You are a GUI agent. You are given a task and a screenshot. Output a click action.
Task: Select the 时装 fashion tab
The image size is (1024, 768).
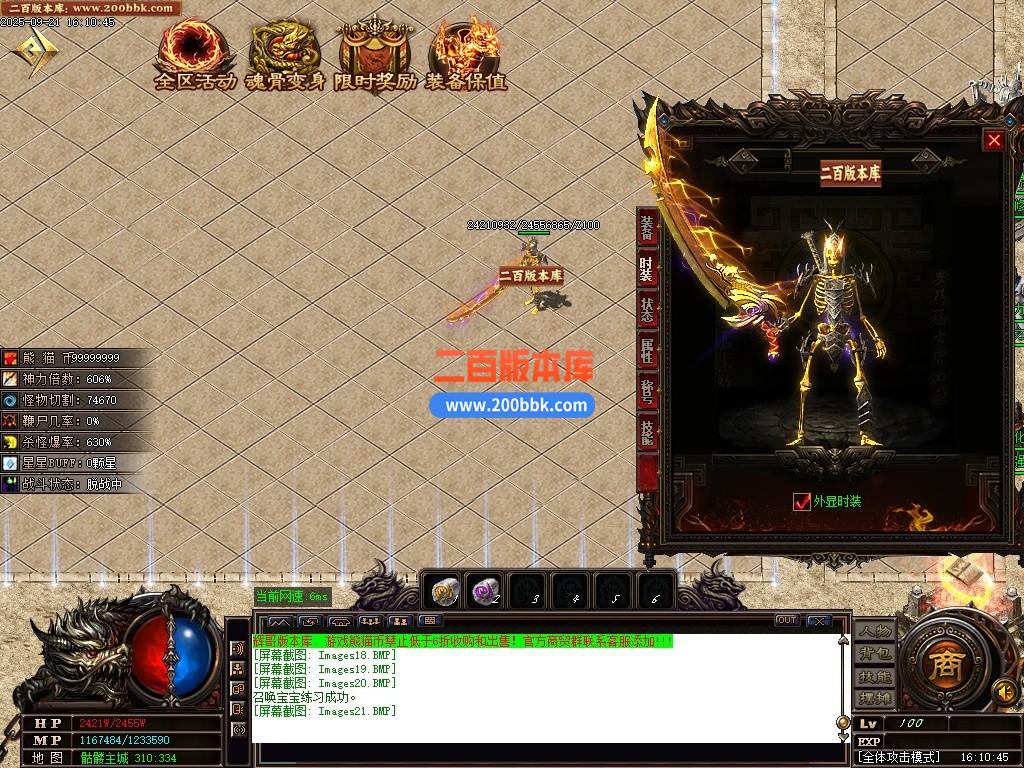pos(647,270)
